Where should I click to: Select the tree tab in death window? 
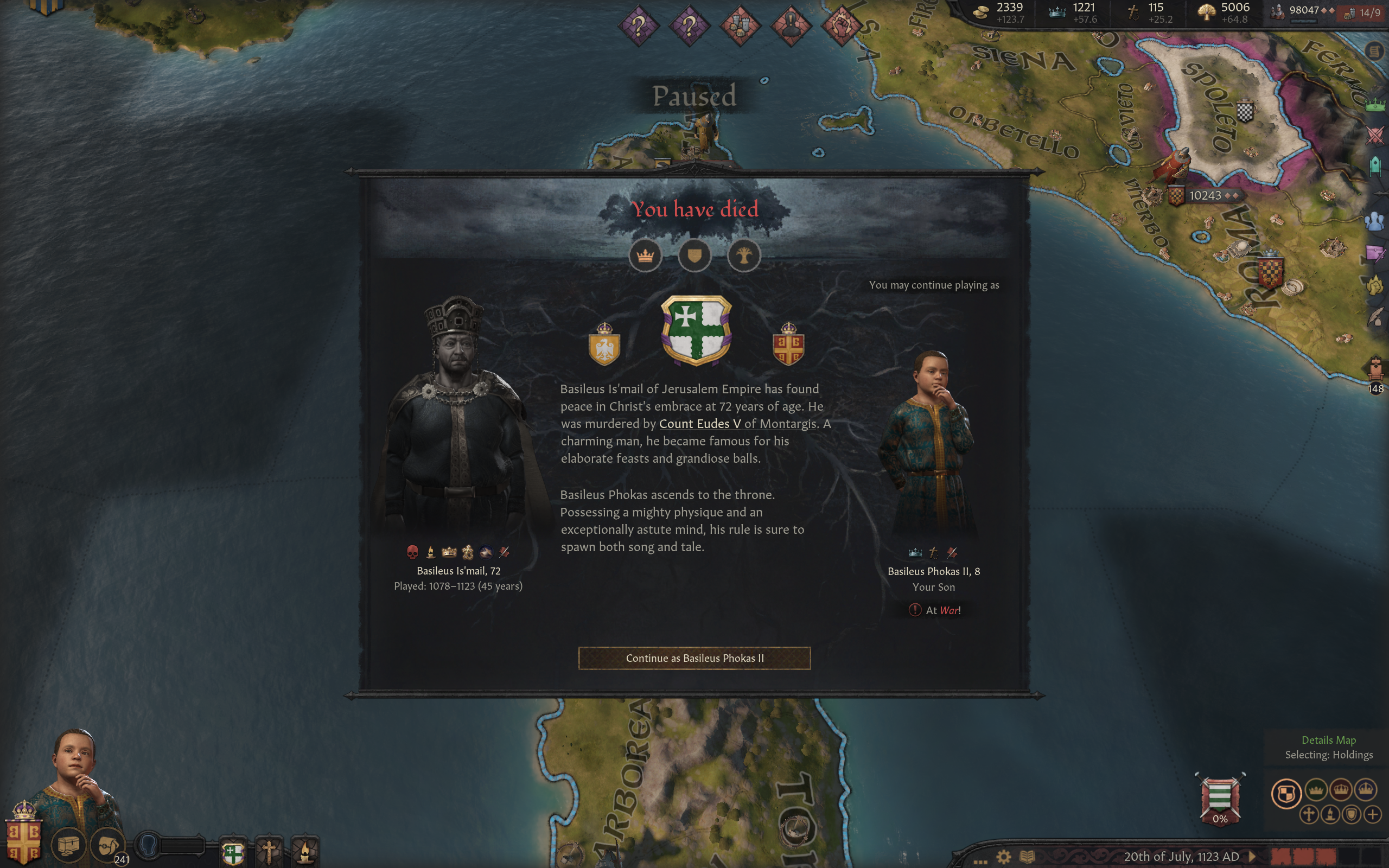[744, 256]
